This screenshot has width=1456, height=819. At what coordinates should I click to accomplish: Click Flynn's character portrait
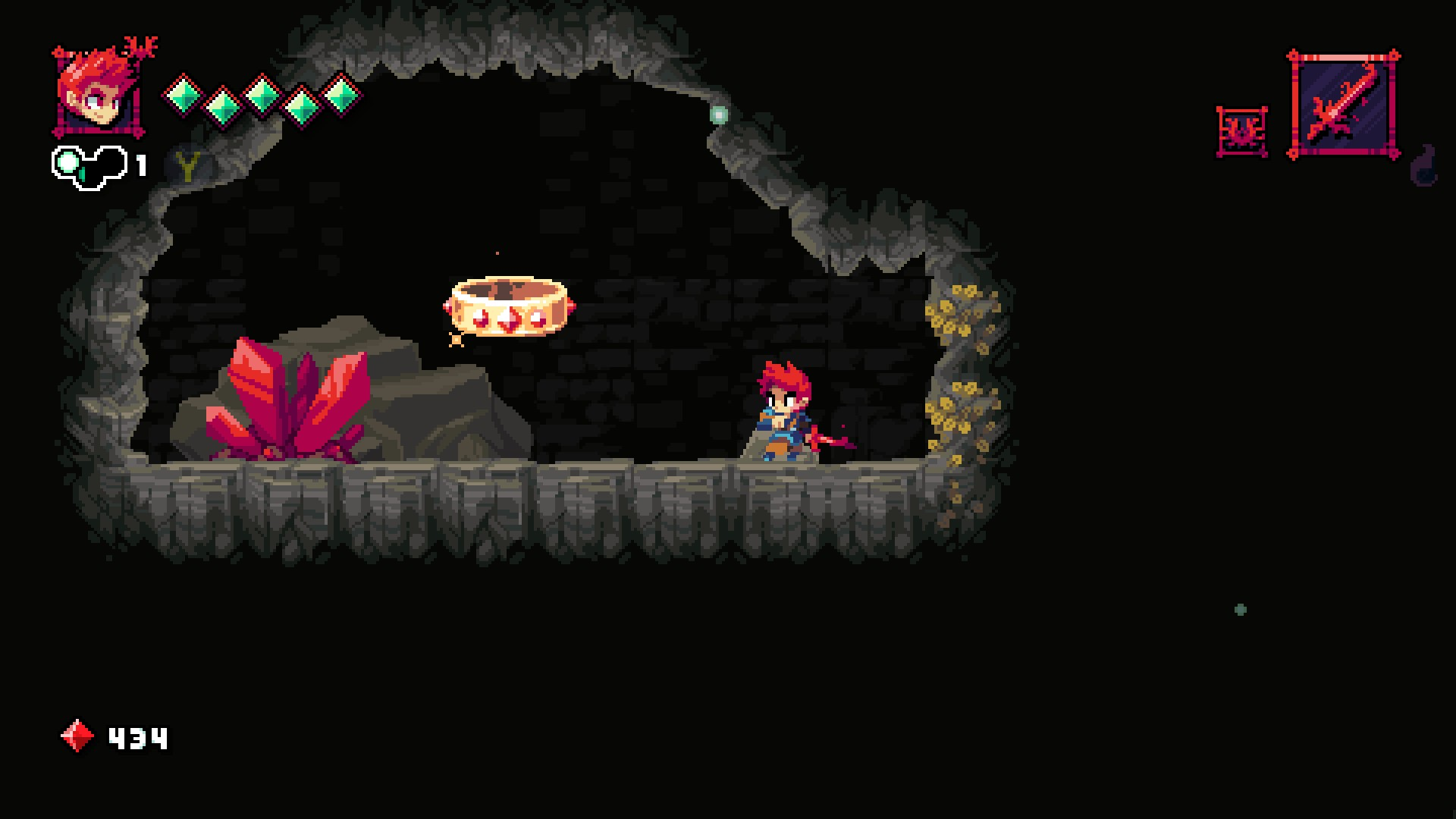[98, 93]
